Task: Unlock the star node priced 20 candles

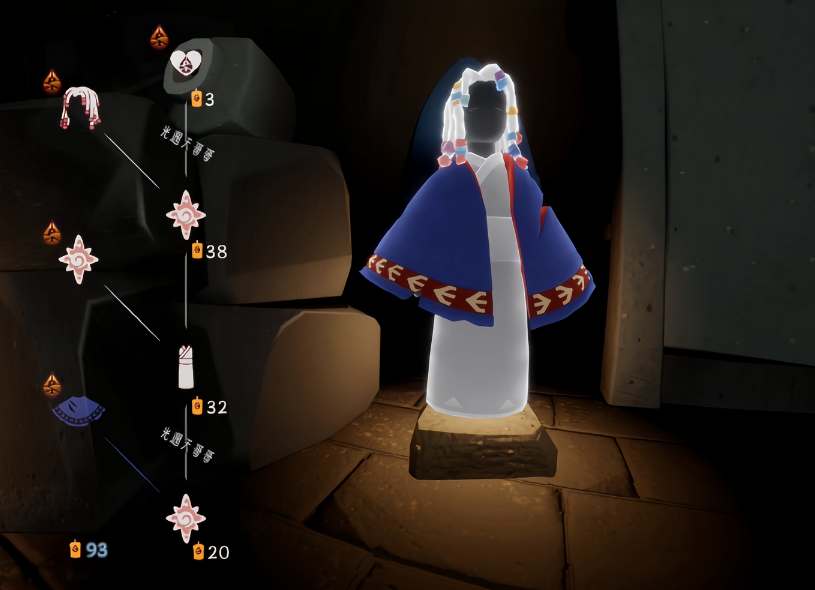Action: pyautogui.click(x=186, y=517)
